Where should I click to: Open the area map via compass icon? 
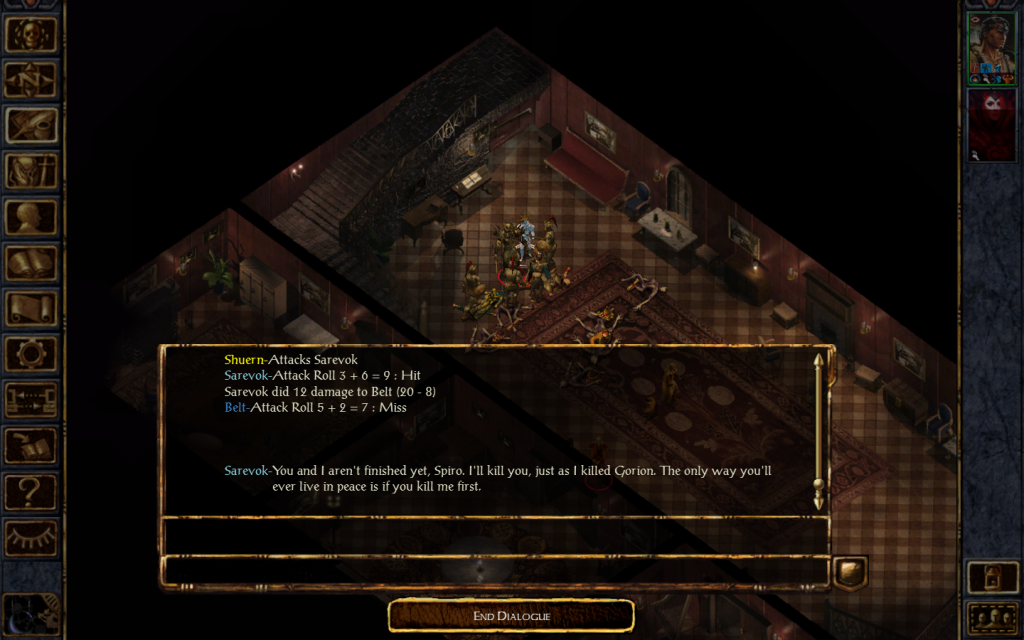(x=31, y=79)
